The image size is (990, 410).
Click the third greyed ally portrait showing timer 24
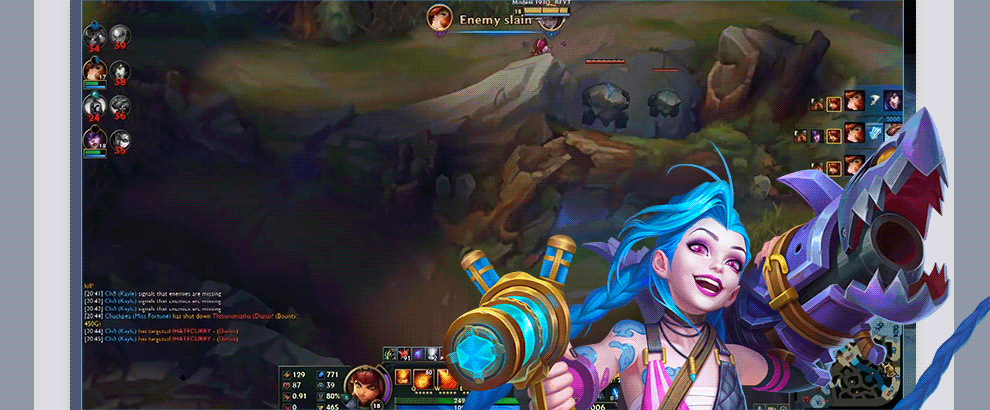[x=95, y=106]
